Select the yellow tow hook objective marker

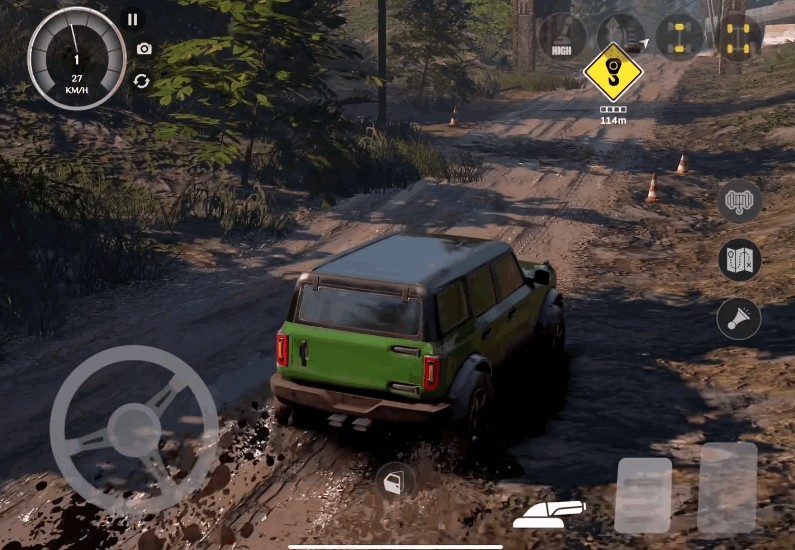613,73
